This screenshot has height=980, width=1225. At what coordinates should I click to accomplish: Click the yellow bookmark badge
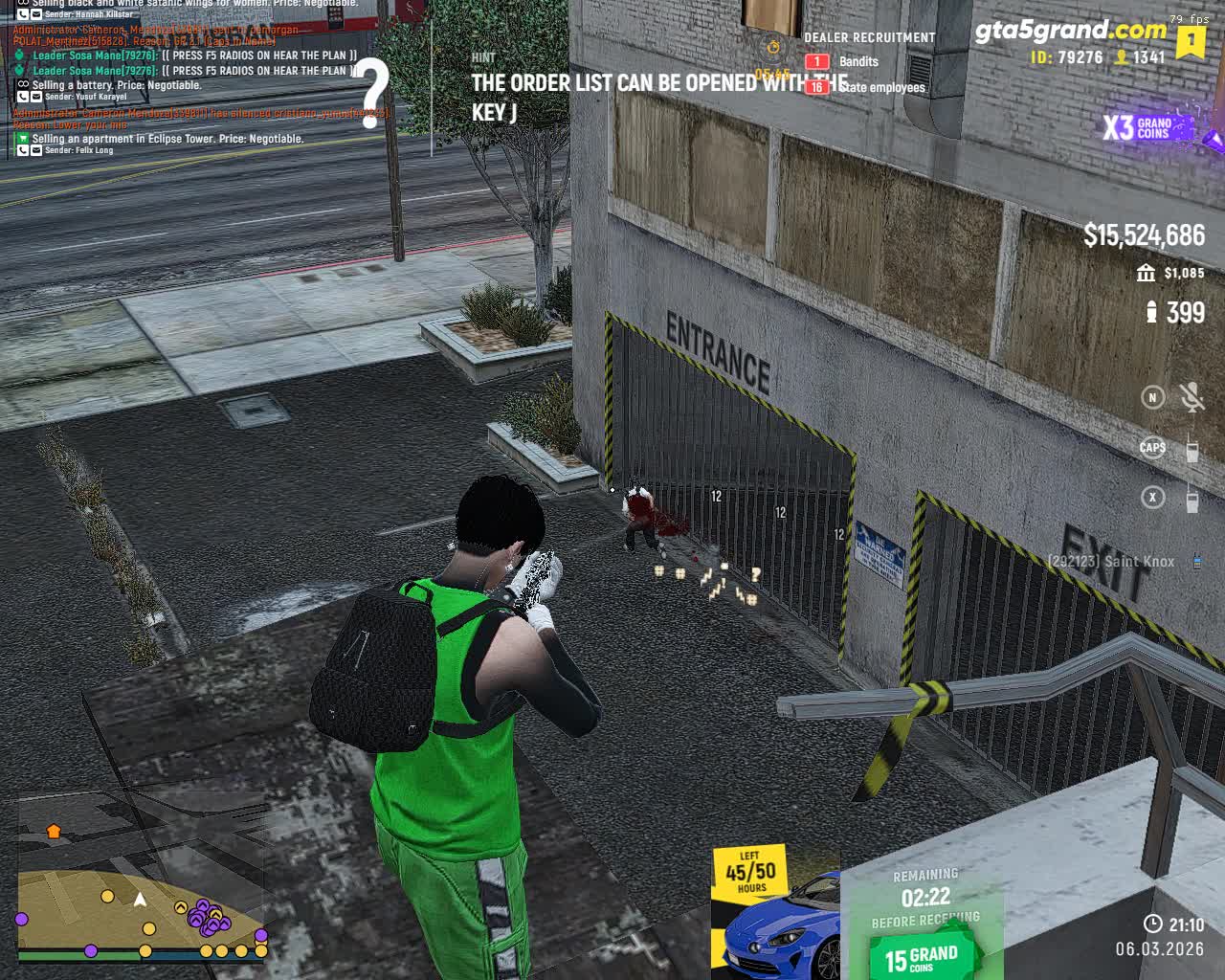(1191, 42)
